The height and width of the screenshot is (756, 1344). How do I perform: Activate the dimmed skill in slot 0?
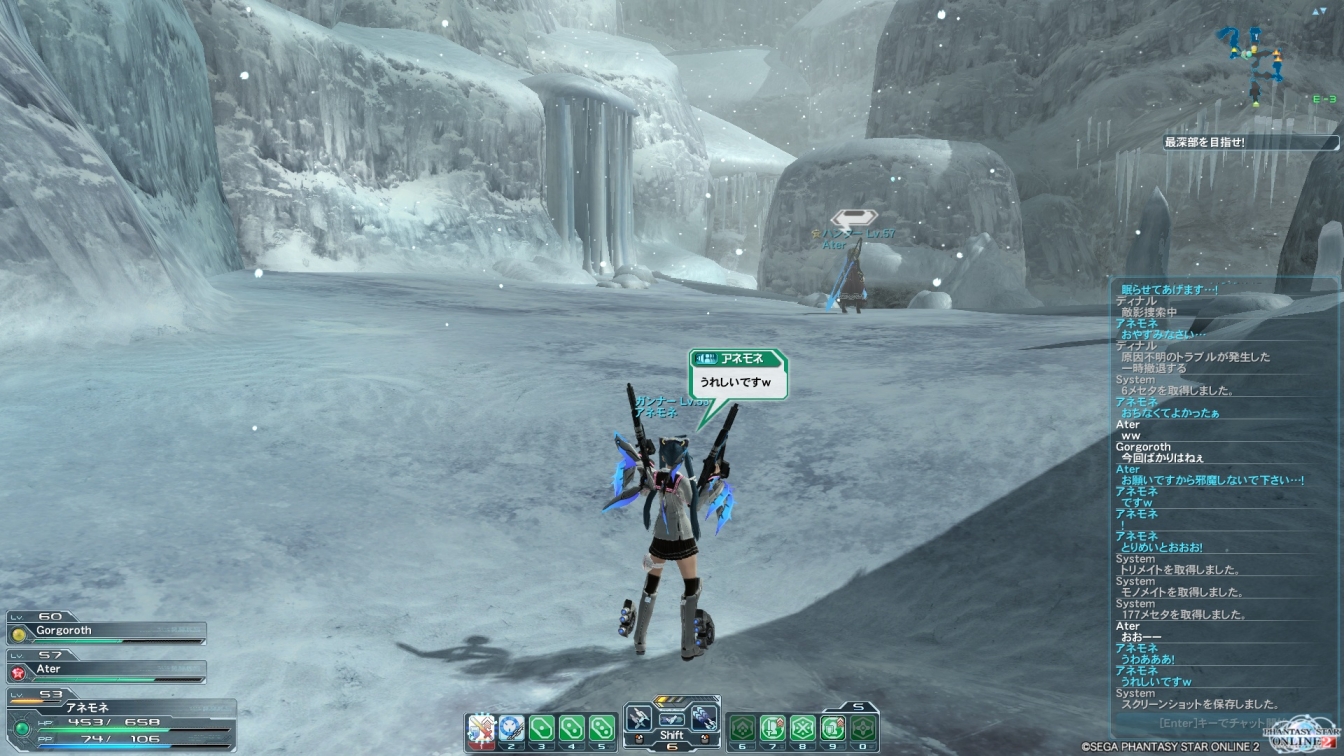tap(862, 727)
